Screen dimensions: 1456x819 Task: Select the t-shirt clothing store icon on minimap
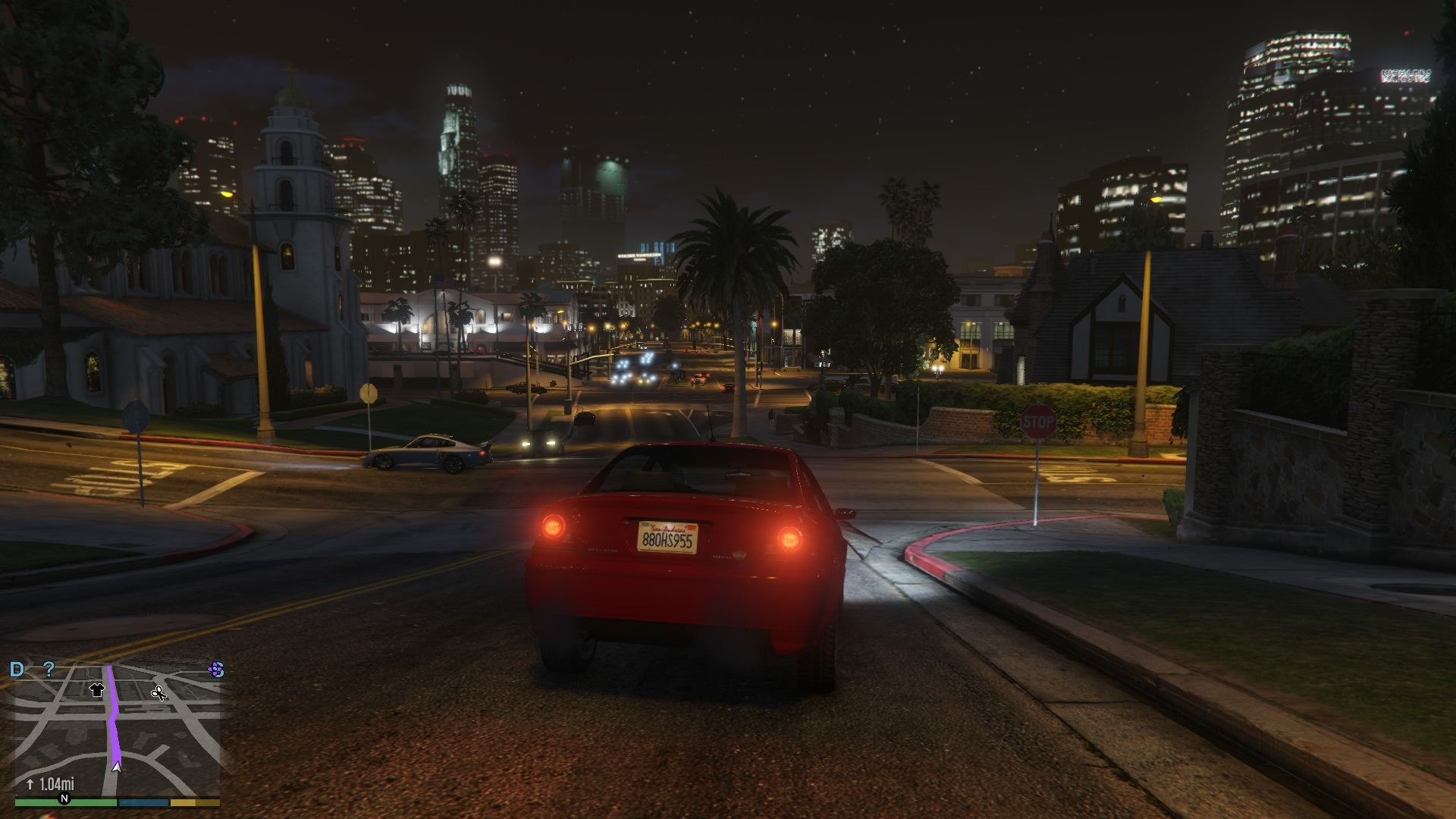click(96, 691)
